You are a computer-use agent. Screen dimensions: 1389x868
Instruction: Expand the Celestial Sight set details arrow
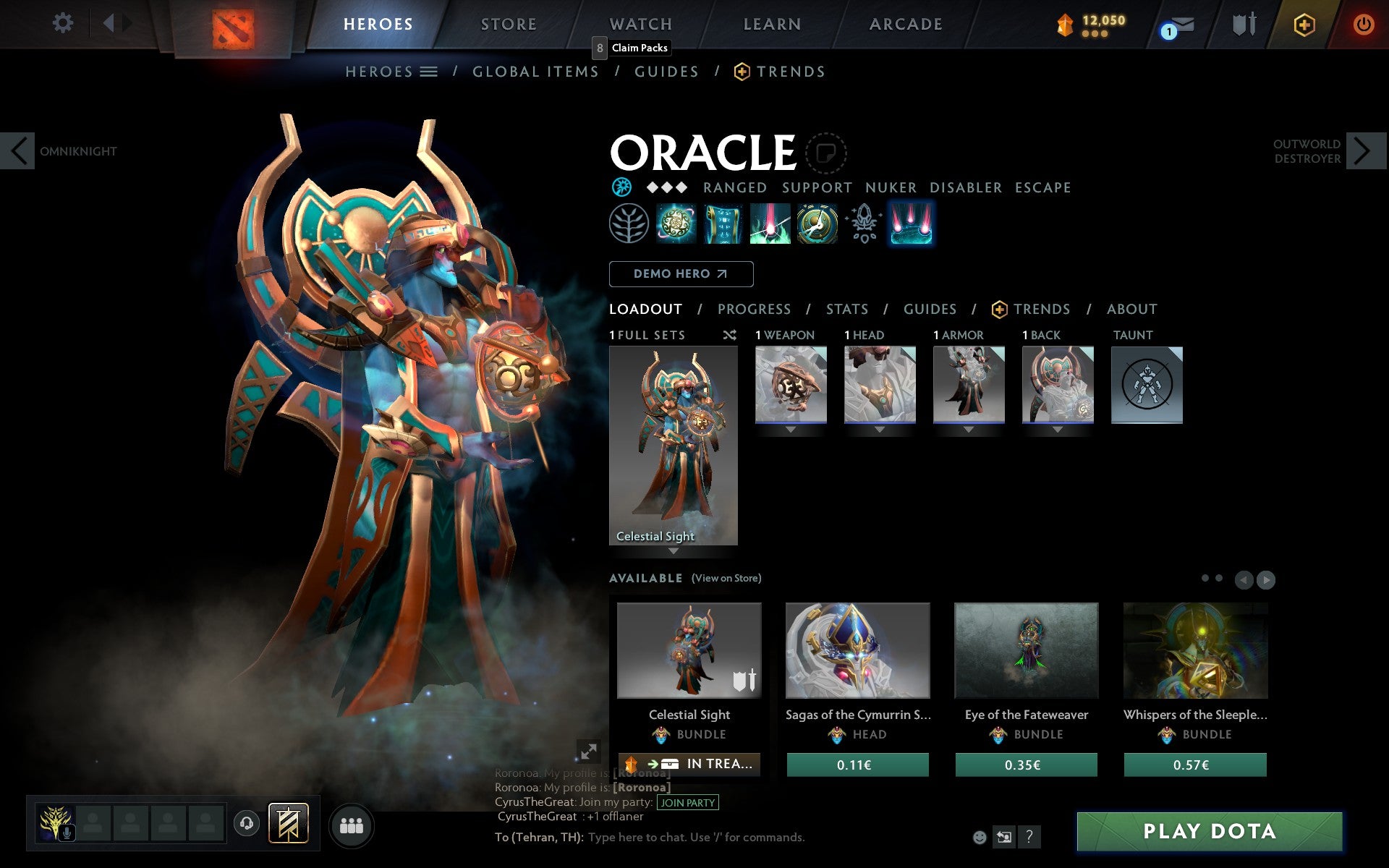click(x=674, y=551)
